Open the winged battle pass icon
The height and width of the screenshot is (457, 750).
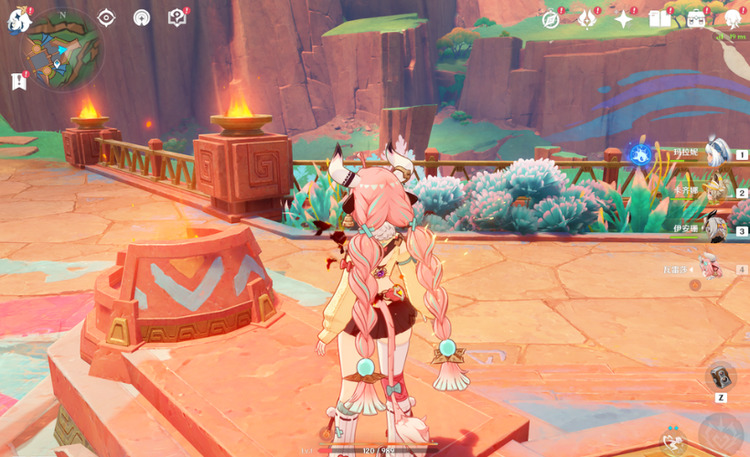tap(587, 19)
